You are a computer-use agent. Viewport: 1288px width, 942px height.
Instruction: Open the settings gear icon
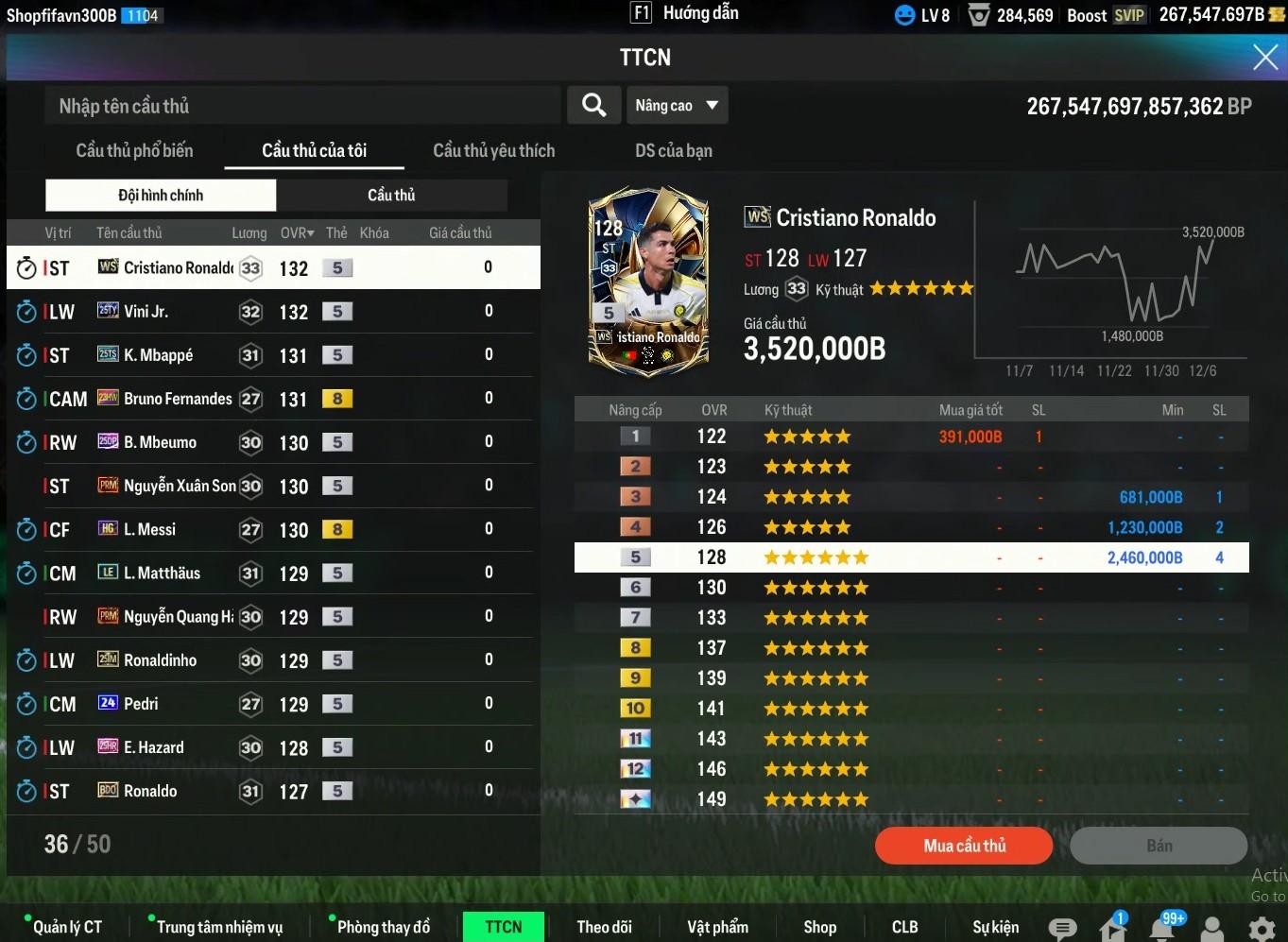point(1262,929)
